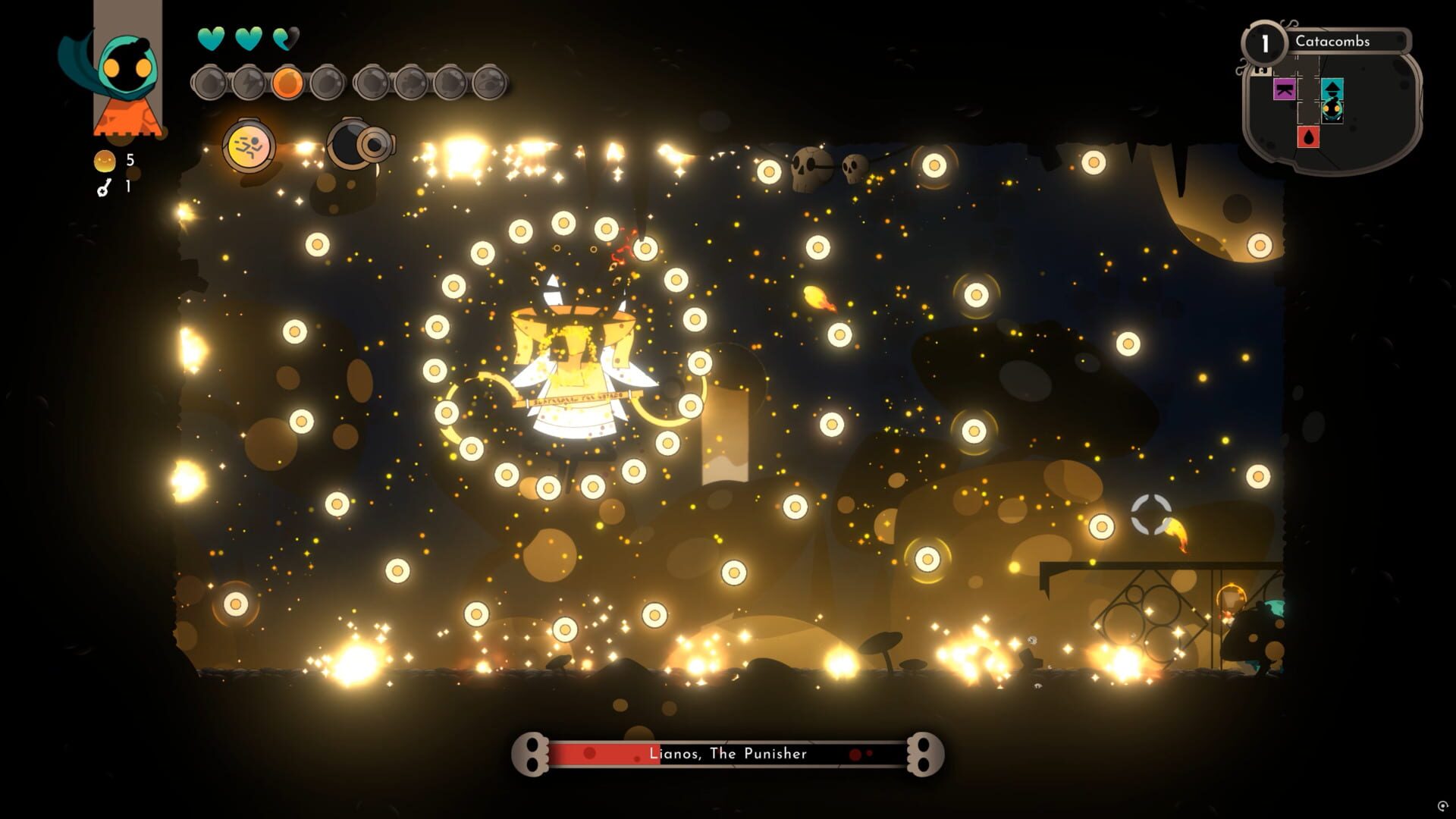The width and height of the screenshot is (1456, 819).
Task: Click the Catacombs floor label
Action: (x=1332, y=42)
